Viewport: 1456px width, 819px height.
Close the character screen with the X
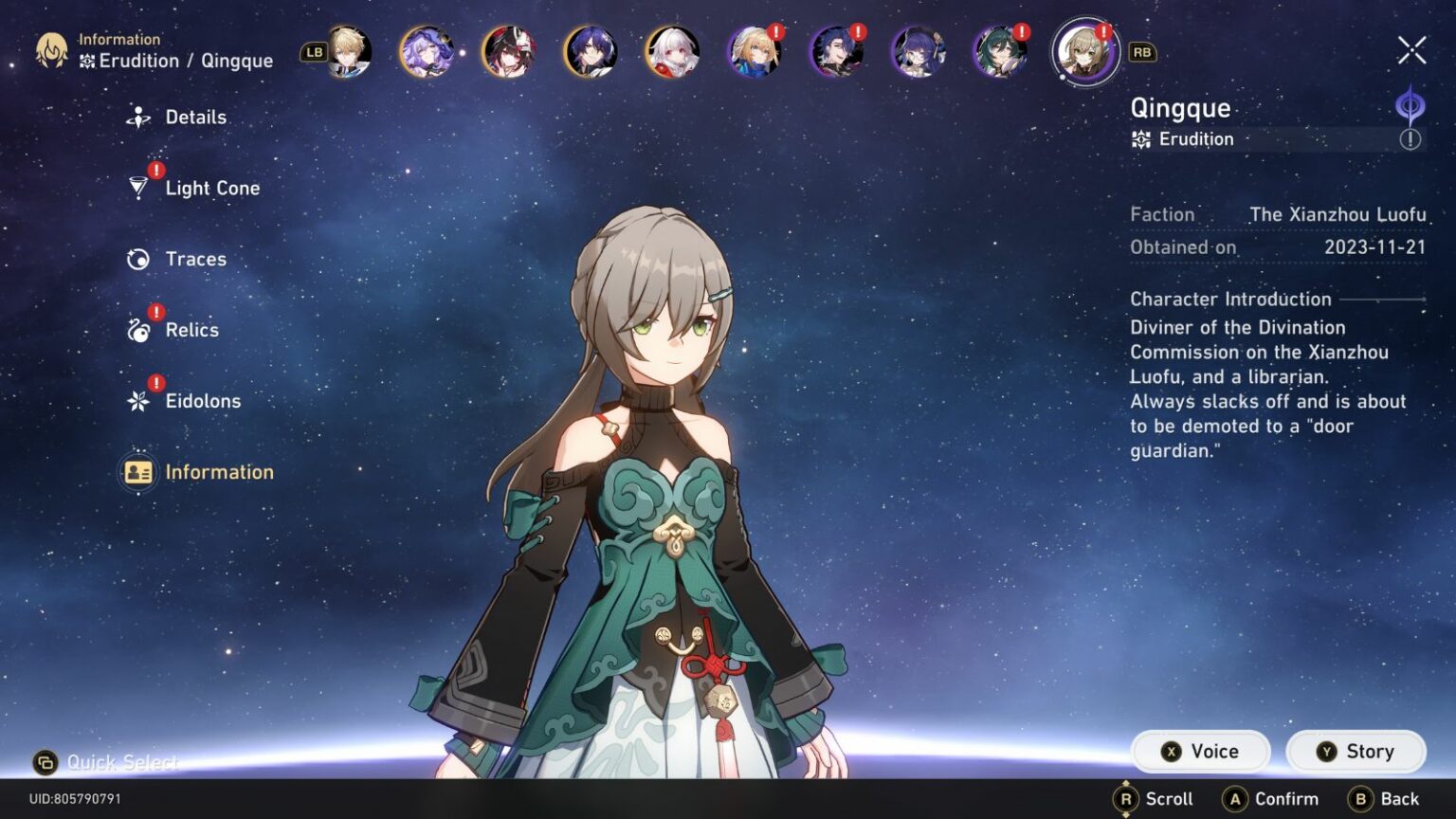click(x=1411, y=50)
